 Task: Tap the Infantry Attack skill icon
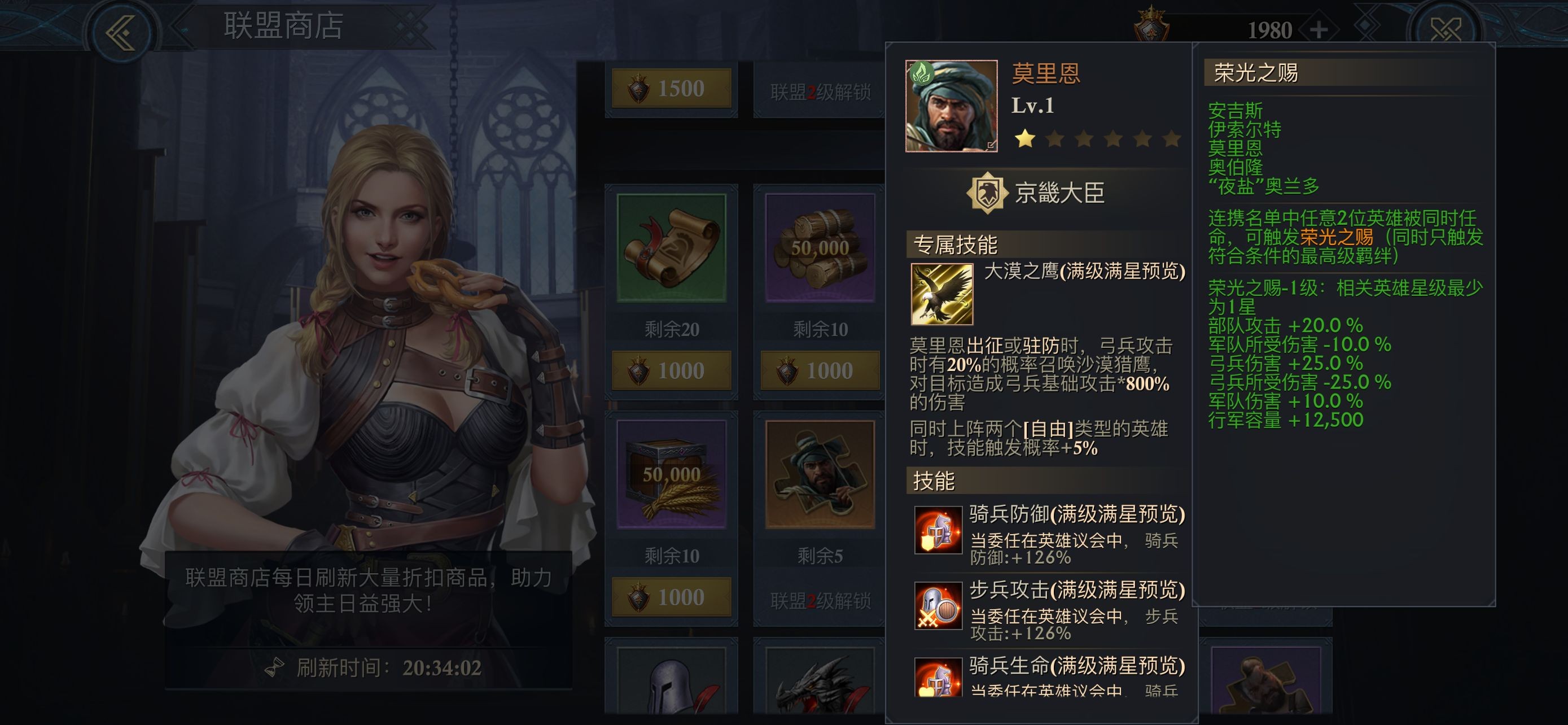click(938, 606)
